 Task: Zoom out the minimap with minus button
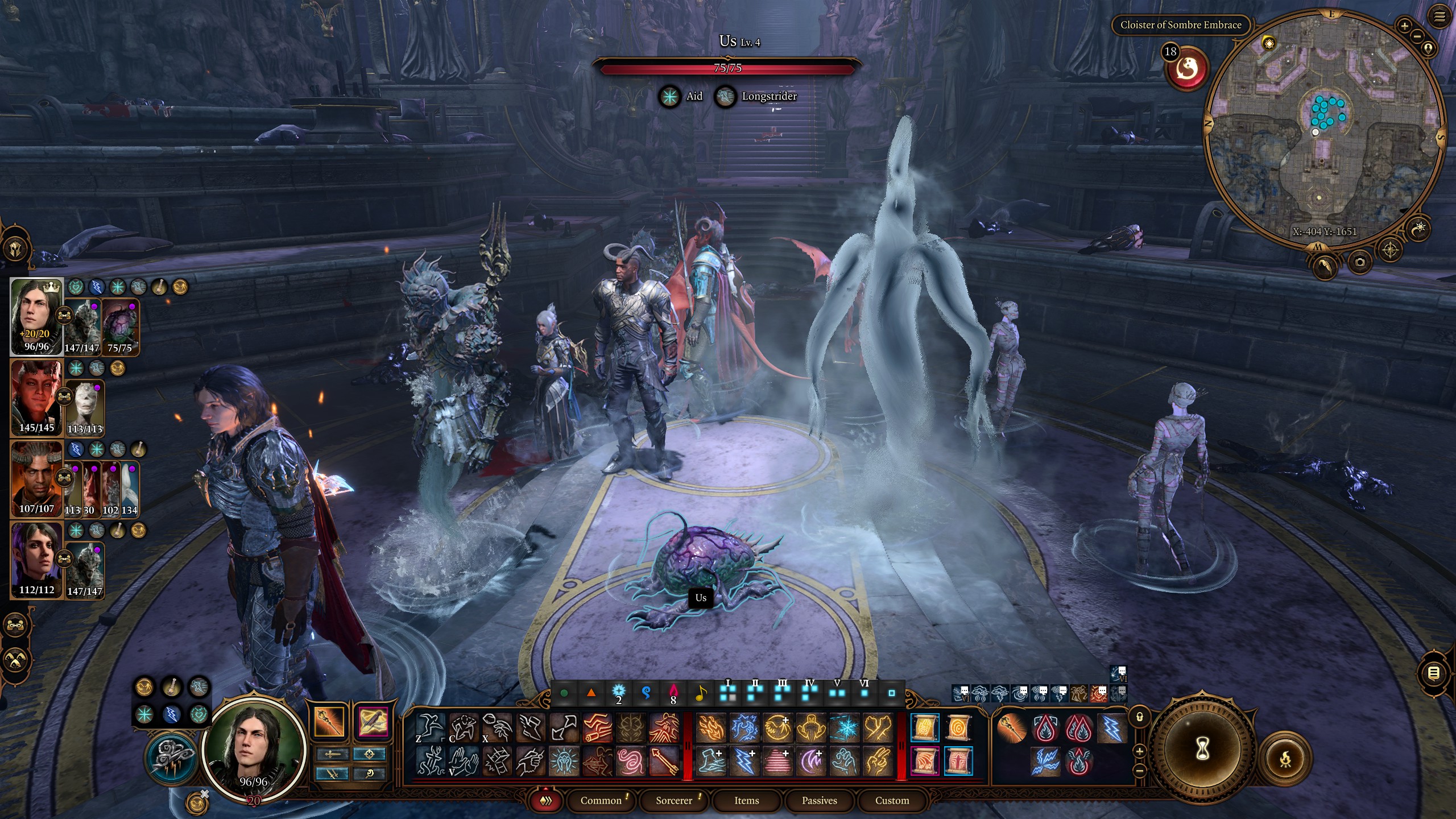pyautogui.click(x=1417, y=36)
